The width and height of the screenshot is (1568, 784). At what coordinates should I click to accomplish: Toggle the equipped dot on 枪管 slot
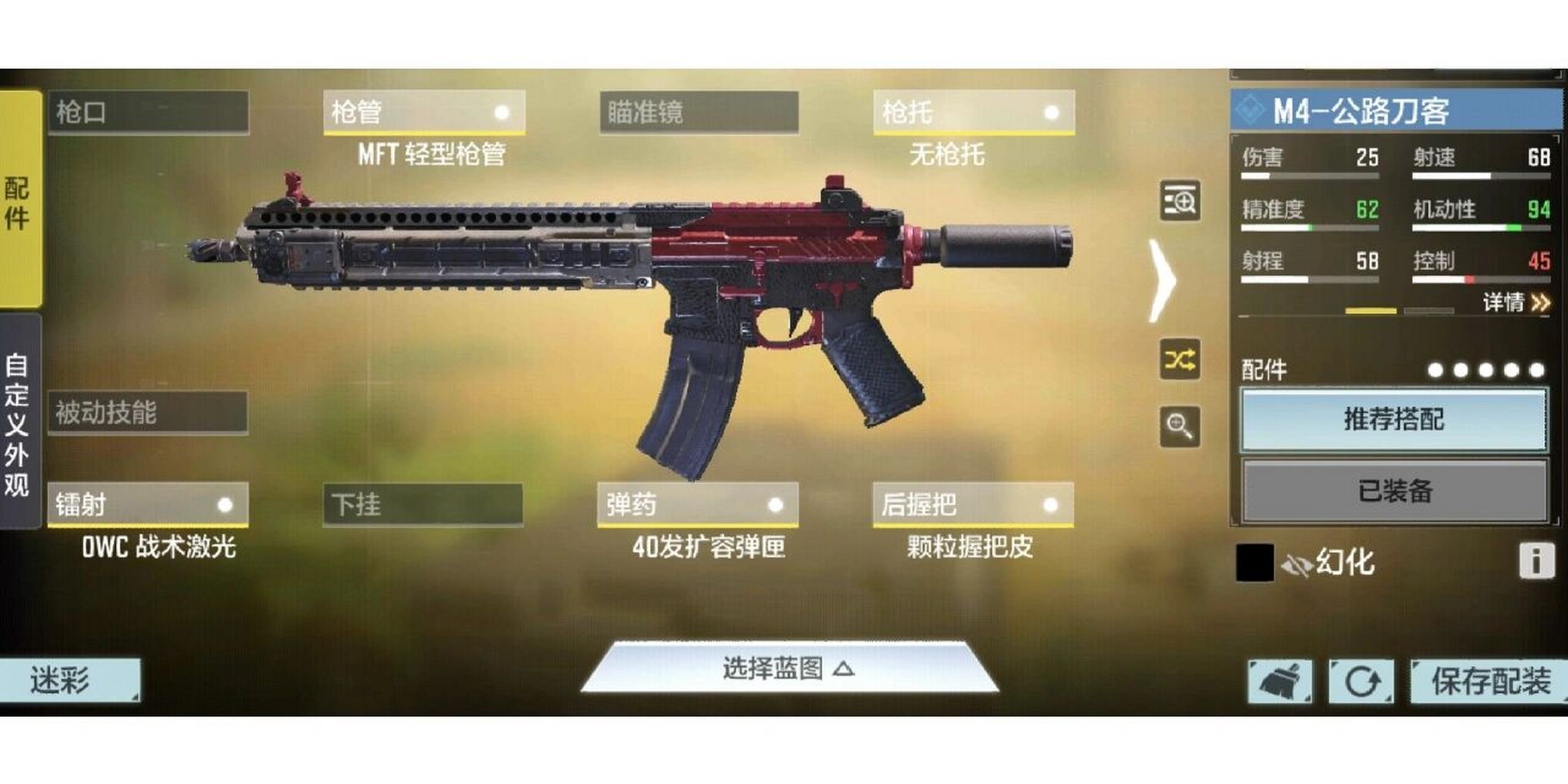pyautogui.click(x=501, y=113)
